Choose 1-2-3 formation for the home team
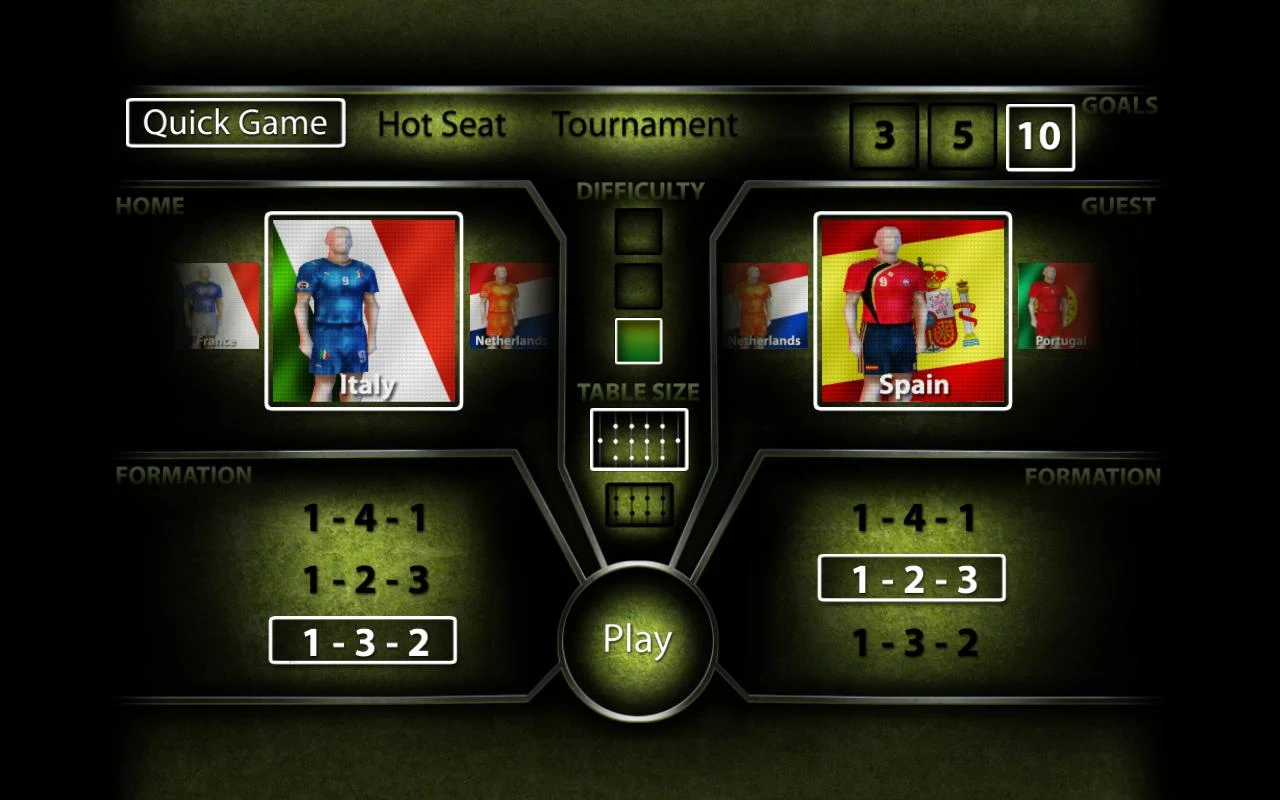 (363, 578)
